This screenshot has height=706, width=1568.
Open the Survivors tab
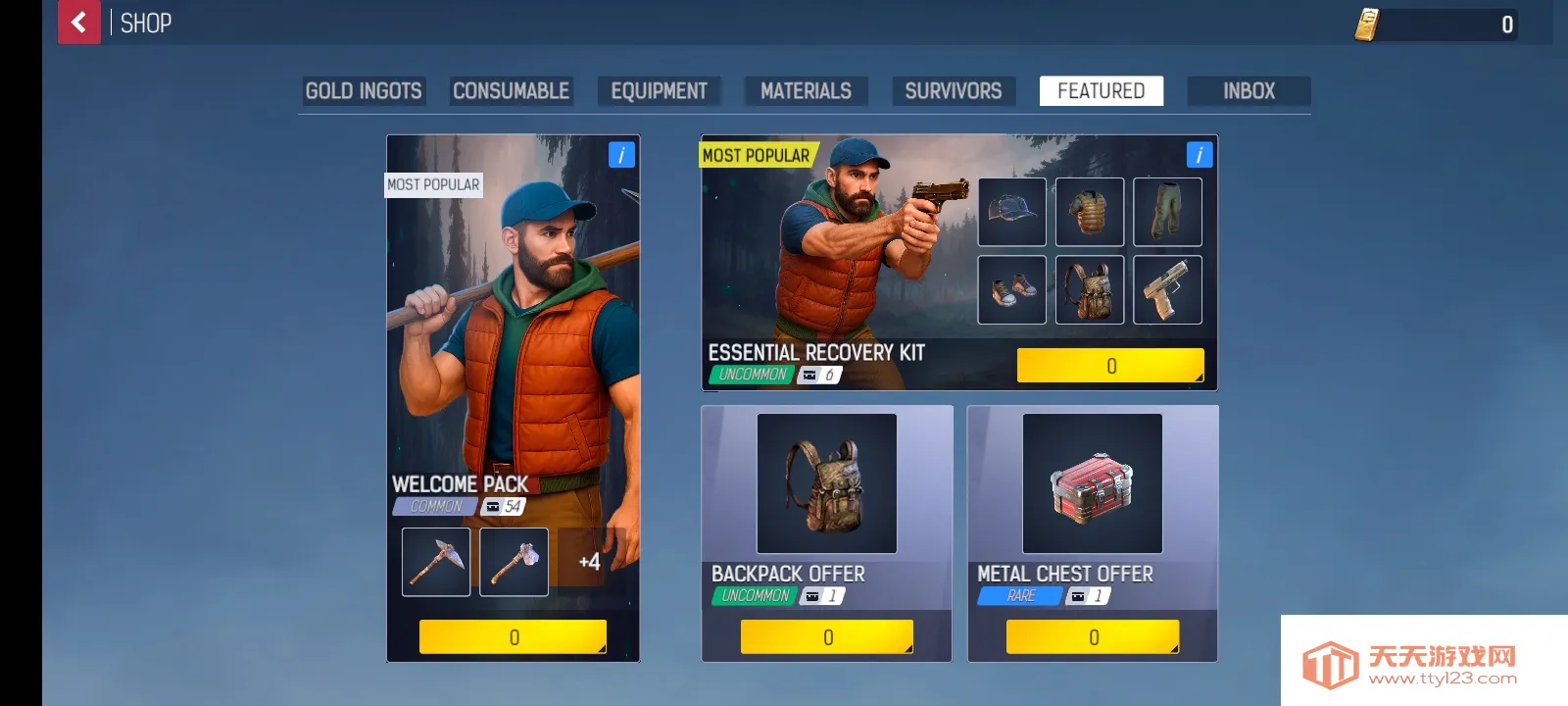coord(953,91)
